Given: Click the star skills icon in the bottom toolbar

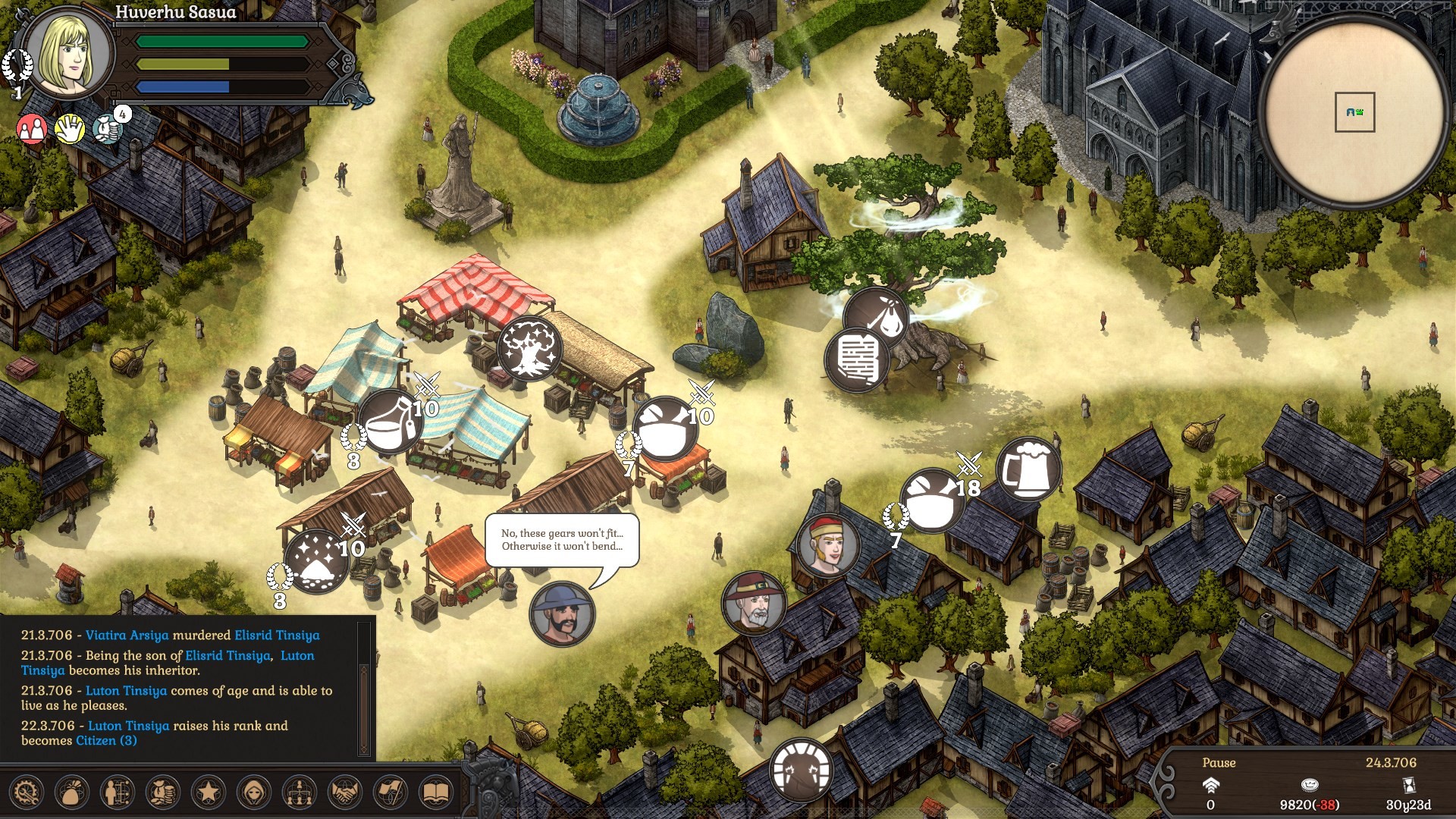Looking at the screenshot, I should tap(209, 793).
